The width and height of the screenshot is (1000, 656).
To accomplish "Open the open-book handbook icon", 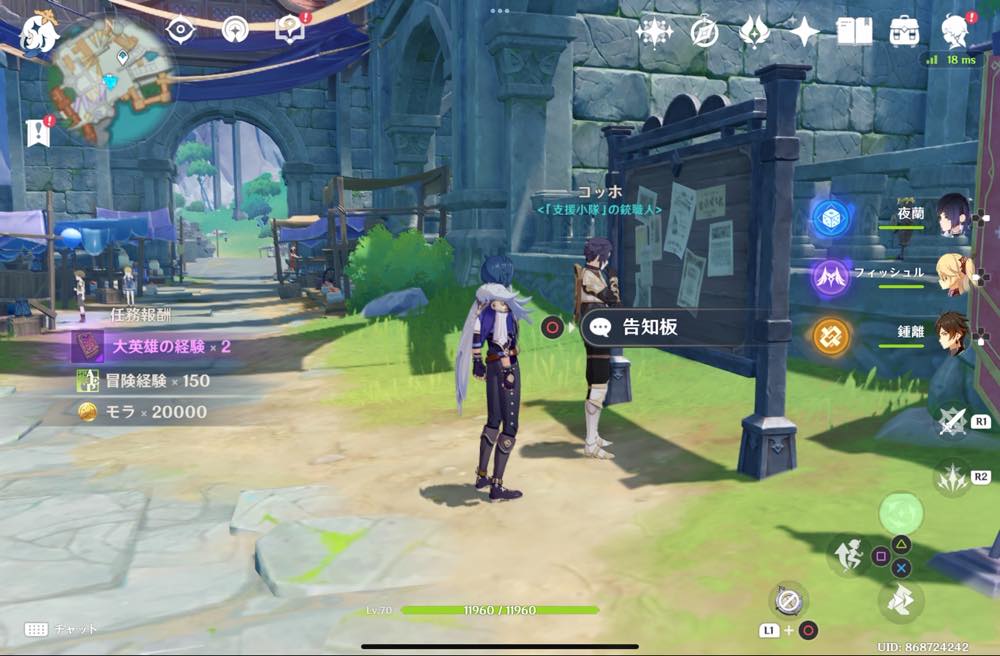I will (854, 32).
